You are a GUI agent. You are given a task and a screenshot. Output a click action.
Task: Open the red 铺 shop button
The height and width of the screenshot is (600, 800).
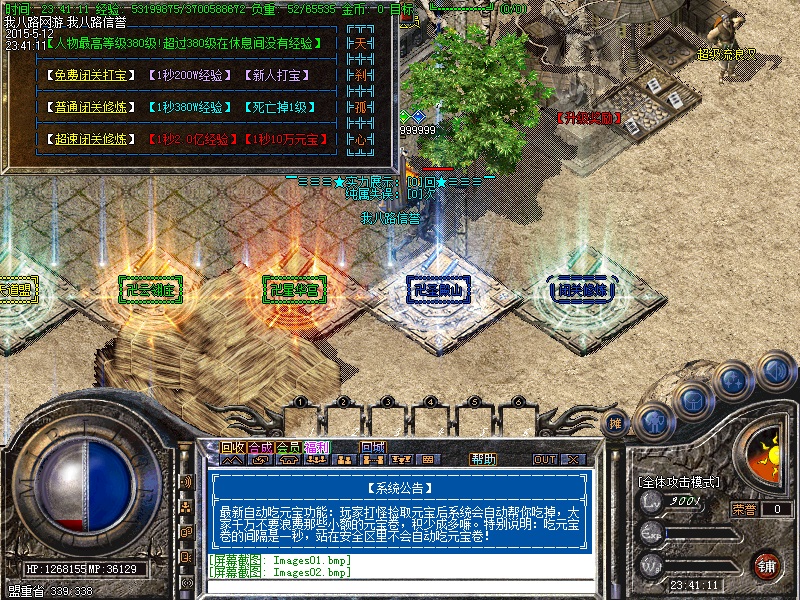coord(767,565)
